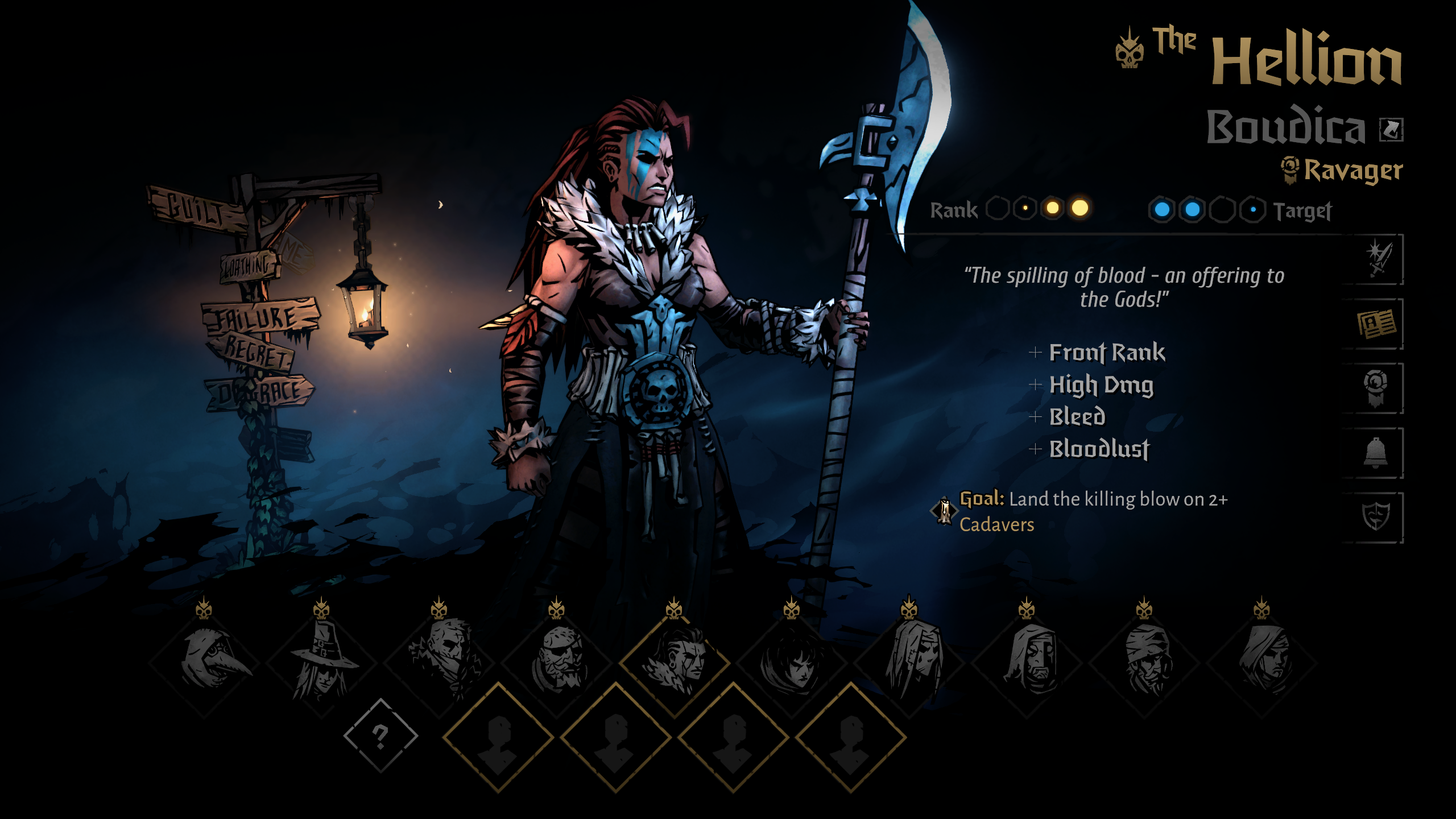Select the eyepatch Man-at-Arms portrait
The width and height of the screenshot is (1456, 819).
click(x=557, y=661)
